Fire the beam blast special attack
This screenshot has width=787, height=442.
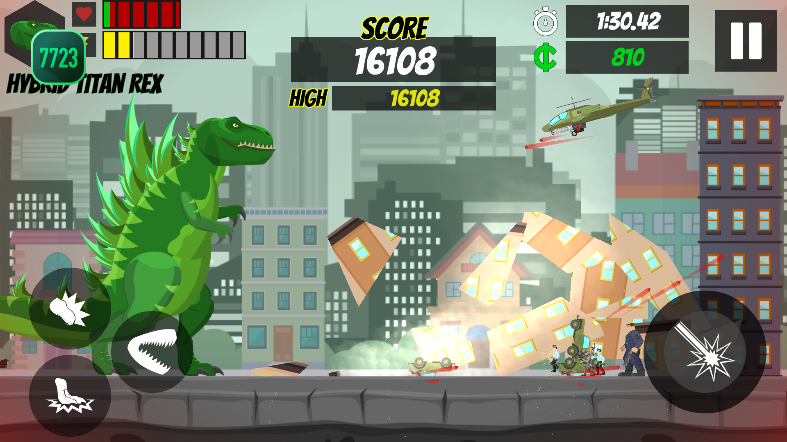[705, 351]
